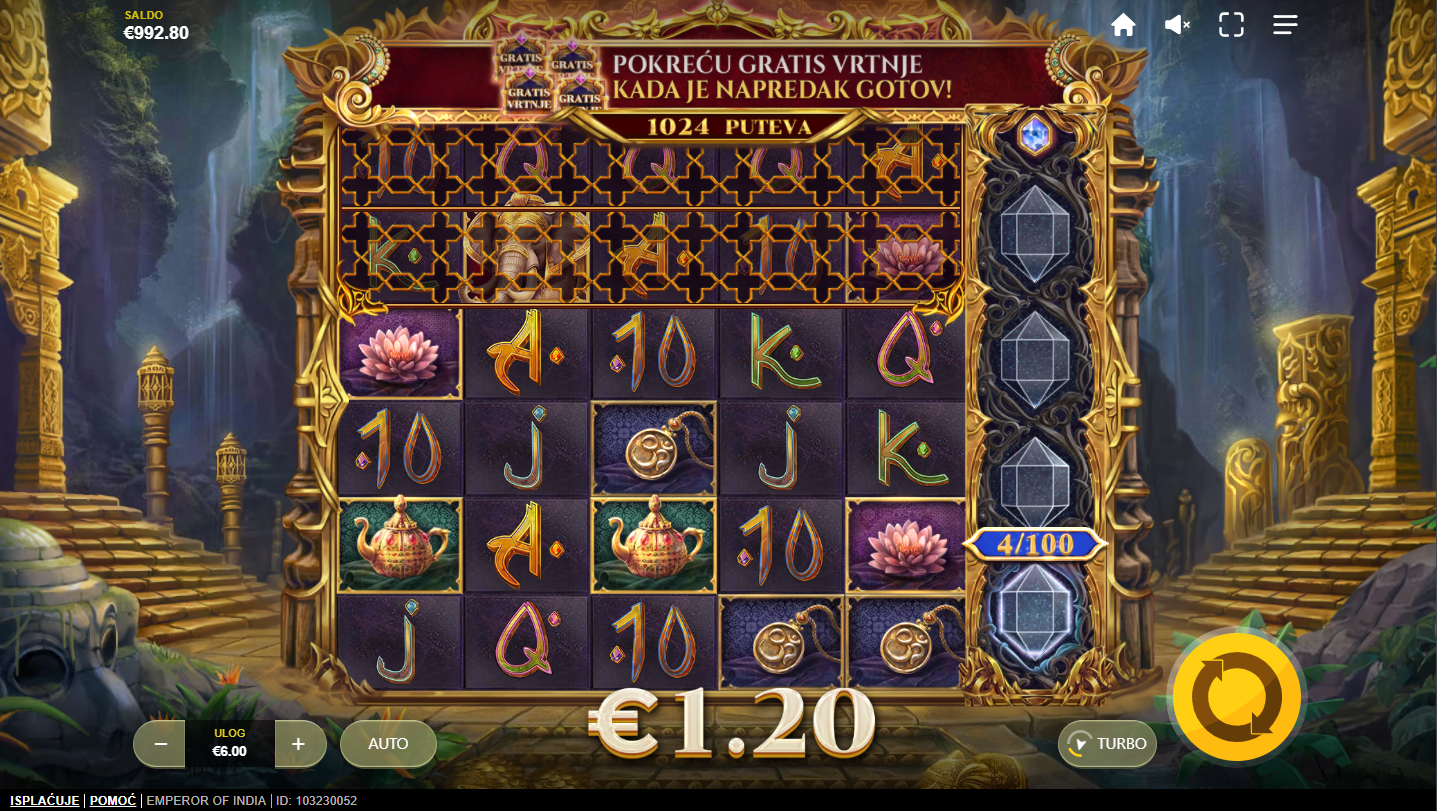Viewport: 1437px width, 811px height.
Task: Open the Auto spin options
Action: (x=388, y=744)
